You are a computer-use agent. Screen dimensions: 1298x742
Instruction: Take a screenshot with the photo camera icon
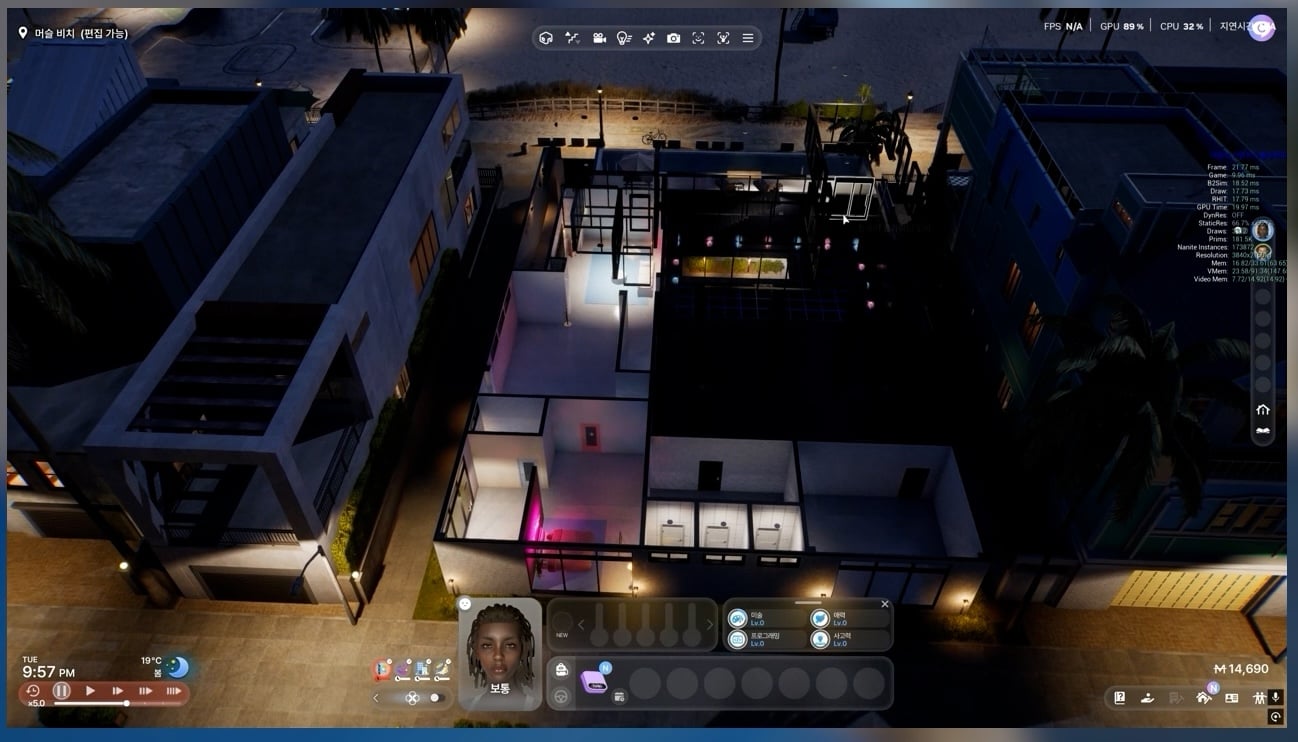click(x=673, y=38)
